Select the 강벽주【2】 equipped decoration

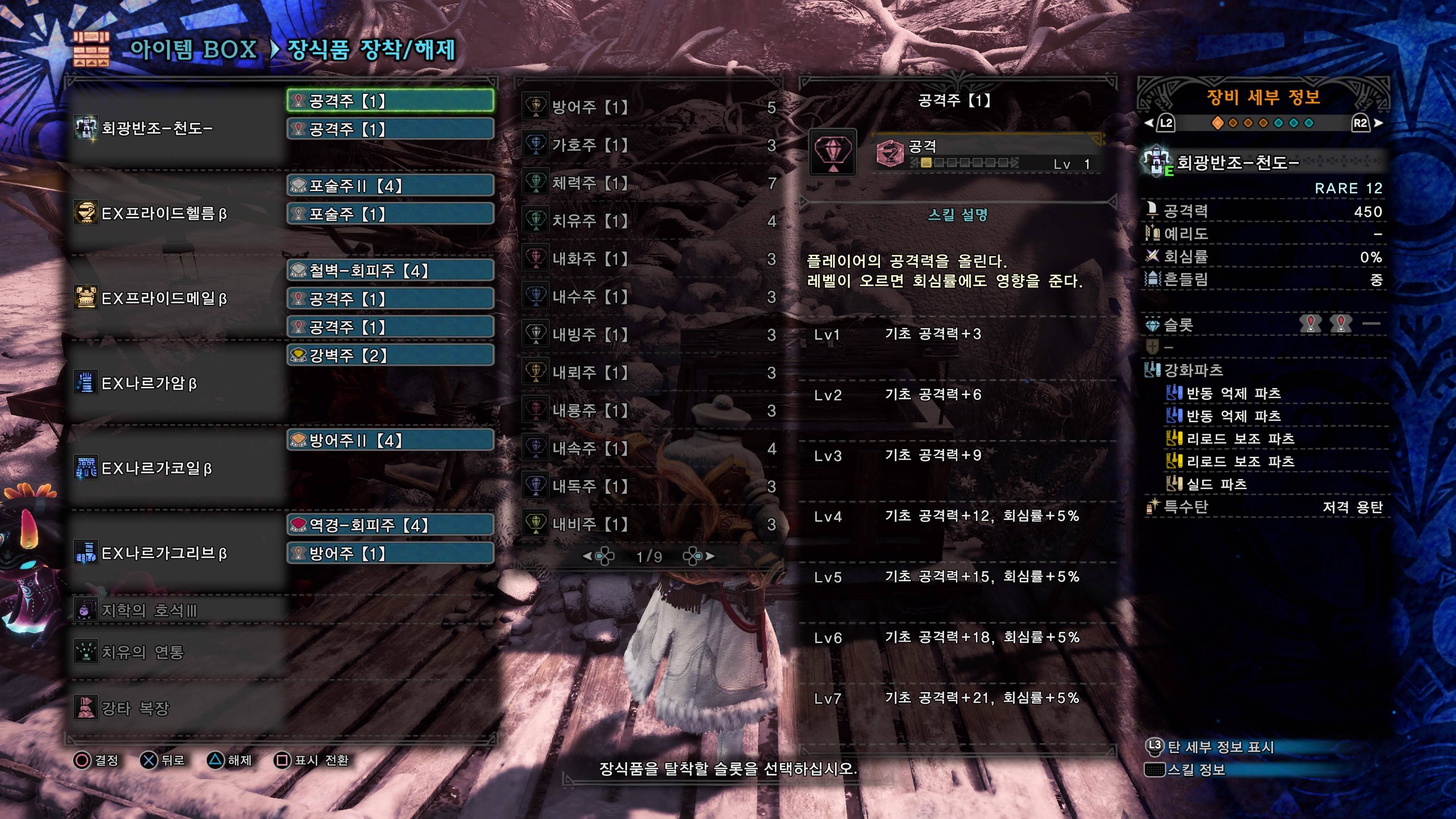390,355
